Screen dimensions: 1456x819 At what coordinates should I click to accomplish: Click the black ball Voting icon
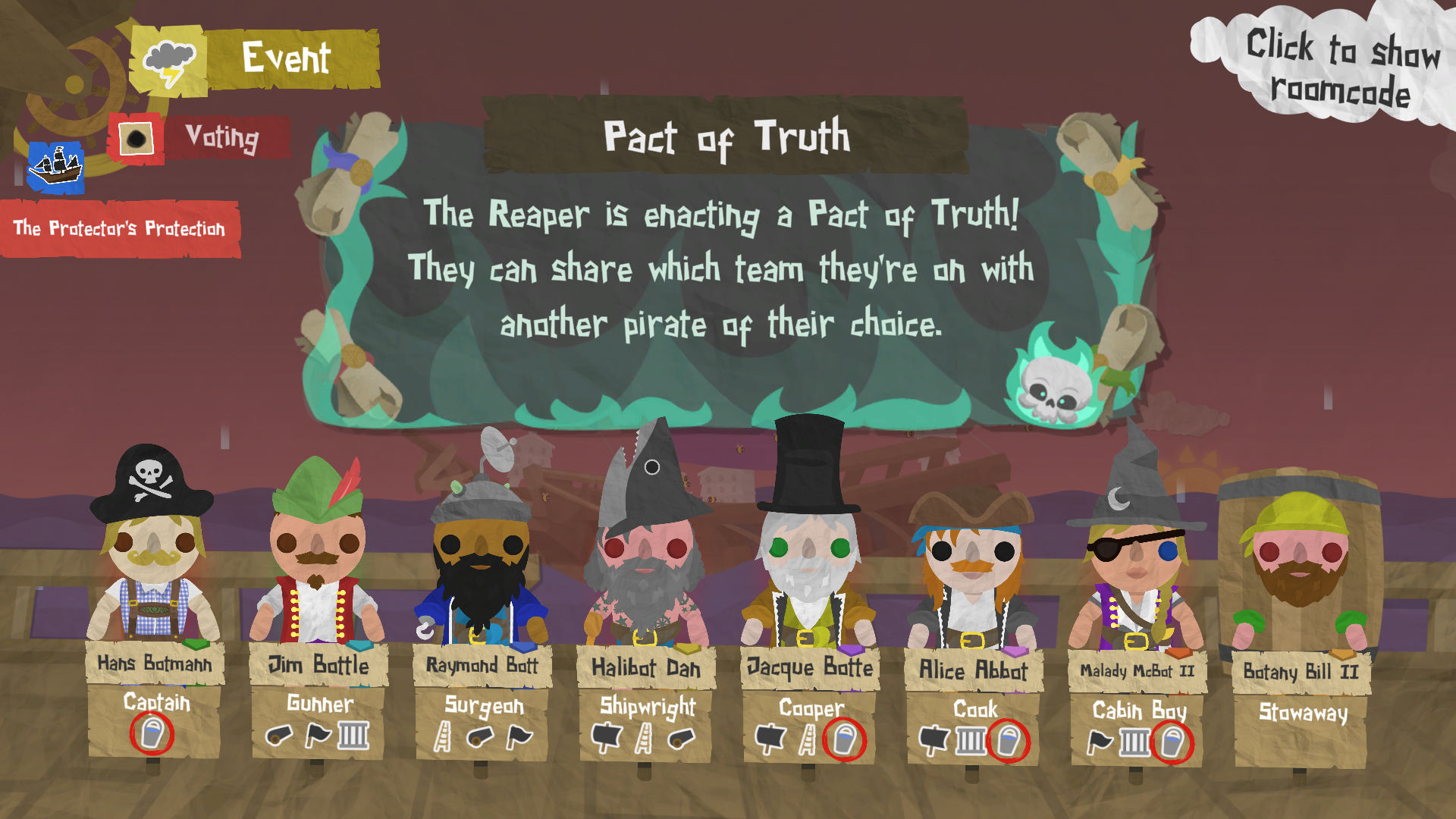[136, 137]
